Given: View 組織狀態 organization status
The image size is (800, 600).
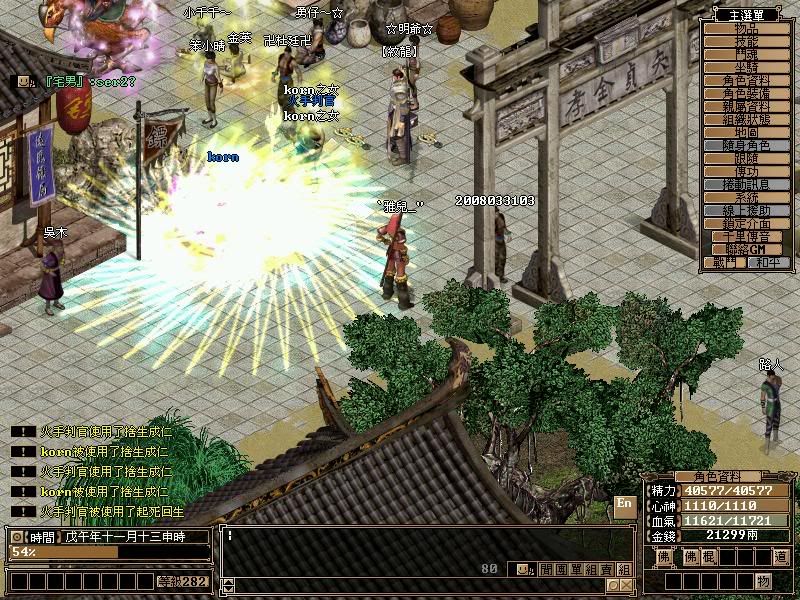Looking at the screenshot, I should point(746,120).
